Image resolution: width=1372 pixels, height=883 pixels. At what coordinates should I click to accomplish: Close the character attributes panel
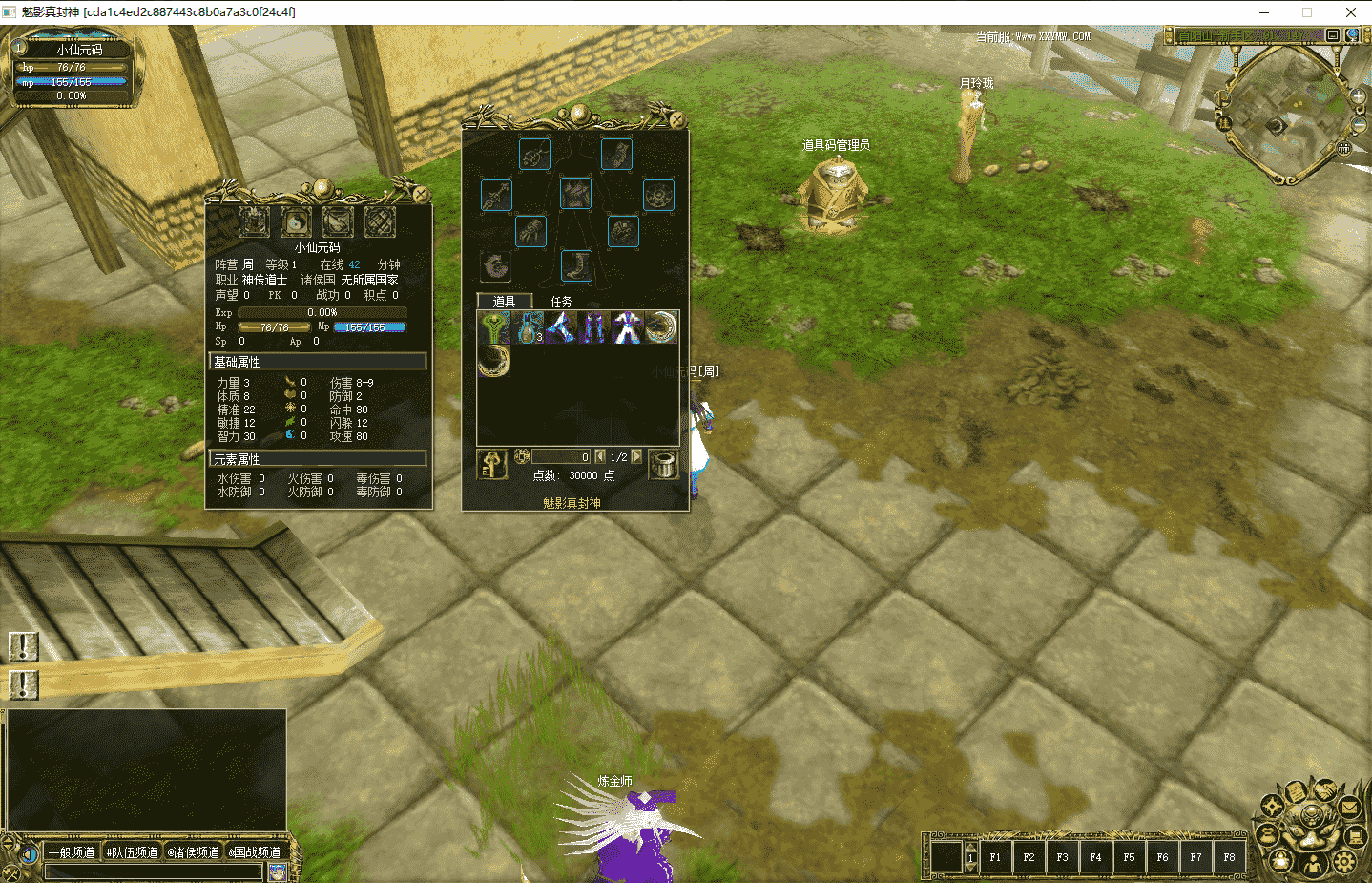tap(421, 194)
